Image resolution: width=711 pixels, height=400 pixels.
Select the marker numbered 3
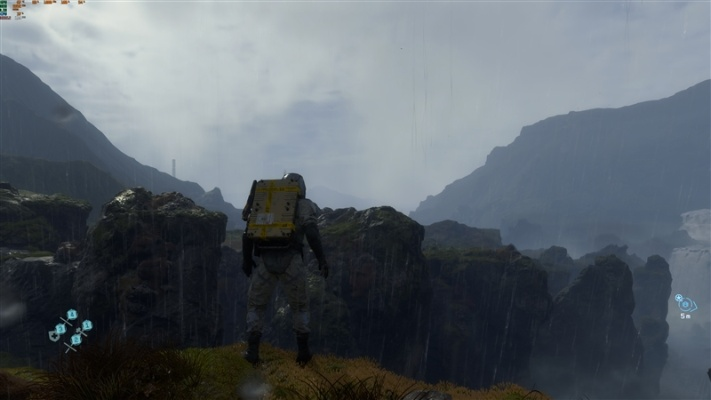pos(61,328)
